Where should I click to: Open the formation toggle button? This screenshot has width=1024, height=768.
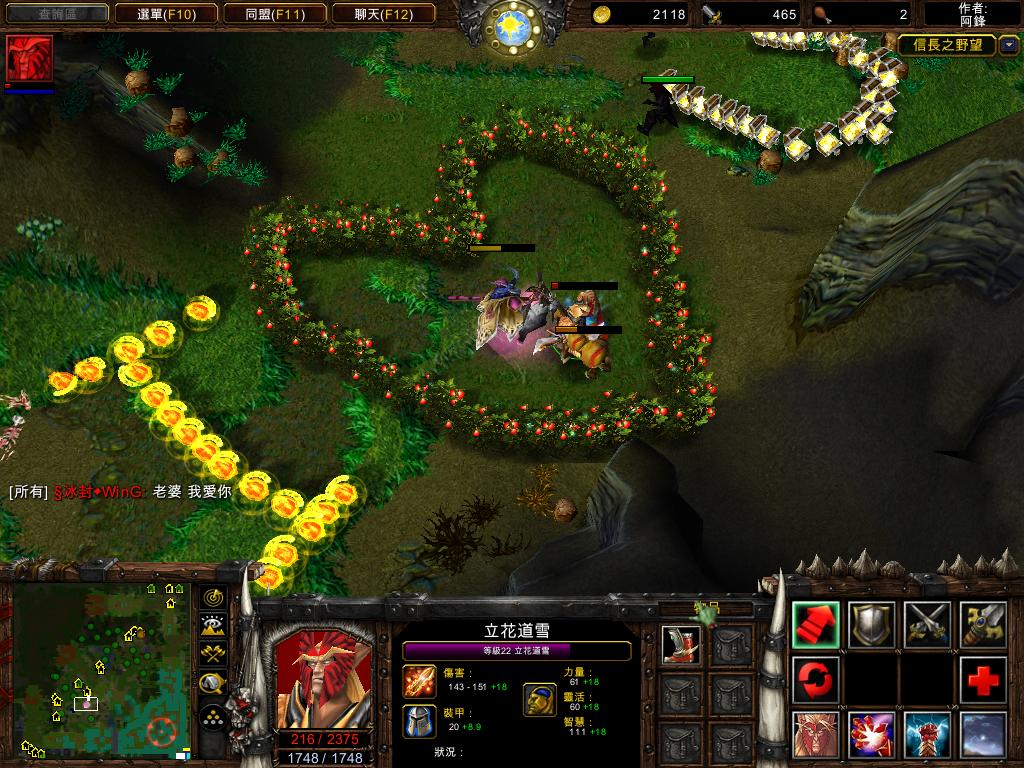point(213,717)
